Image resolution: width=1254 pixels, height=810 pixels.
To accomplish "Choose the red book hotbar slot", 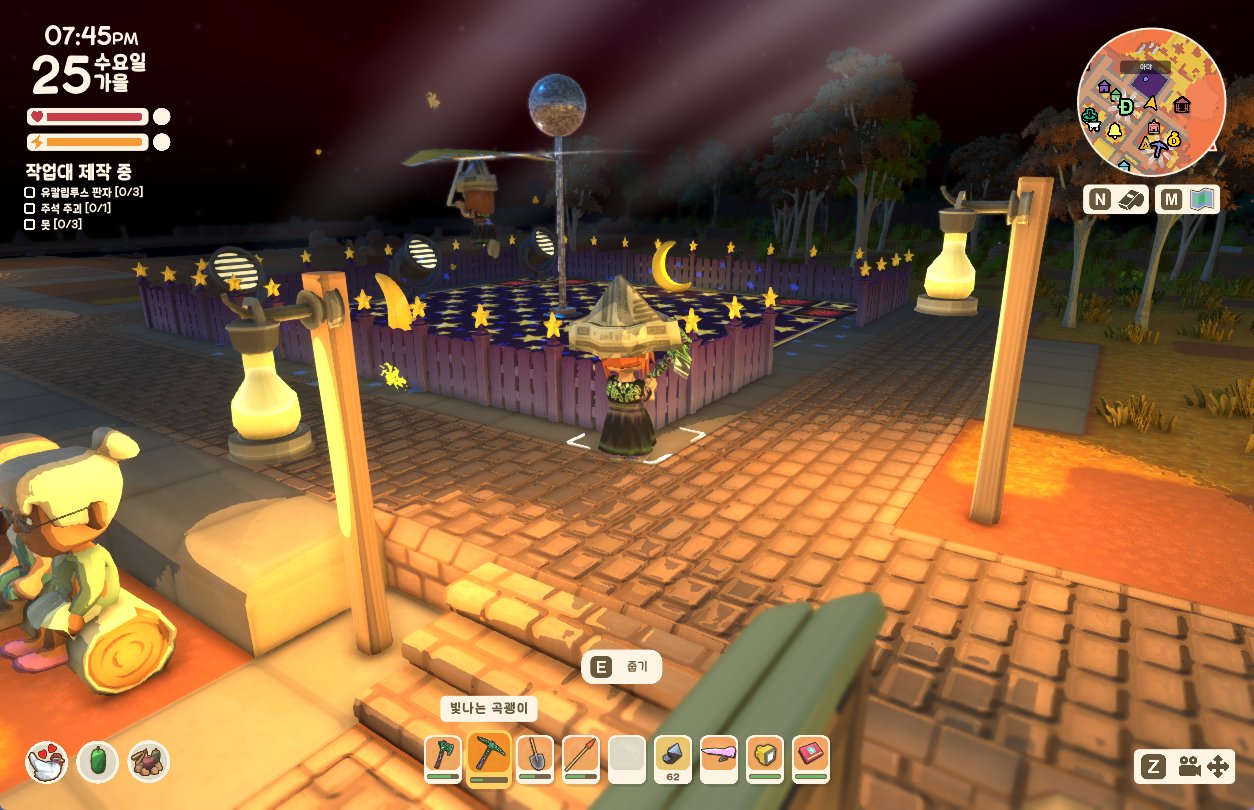I will 811,757.
